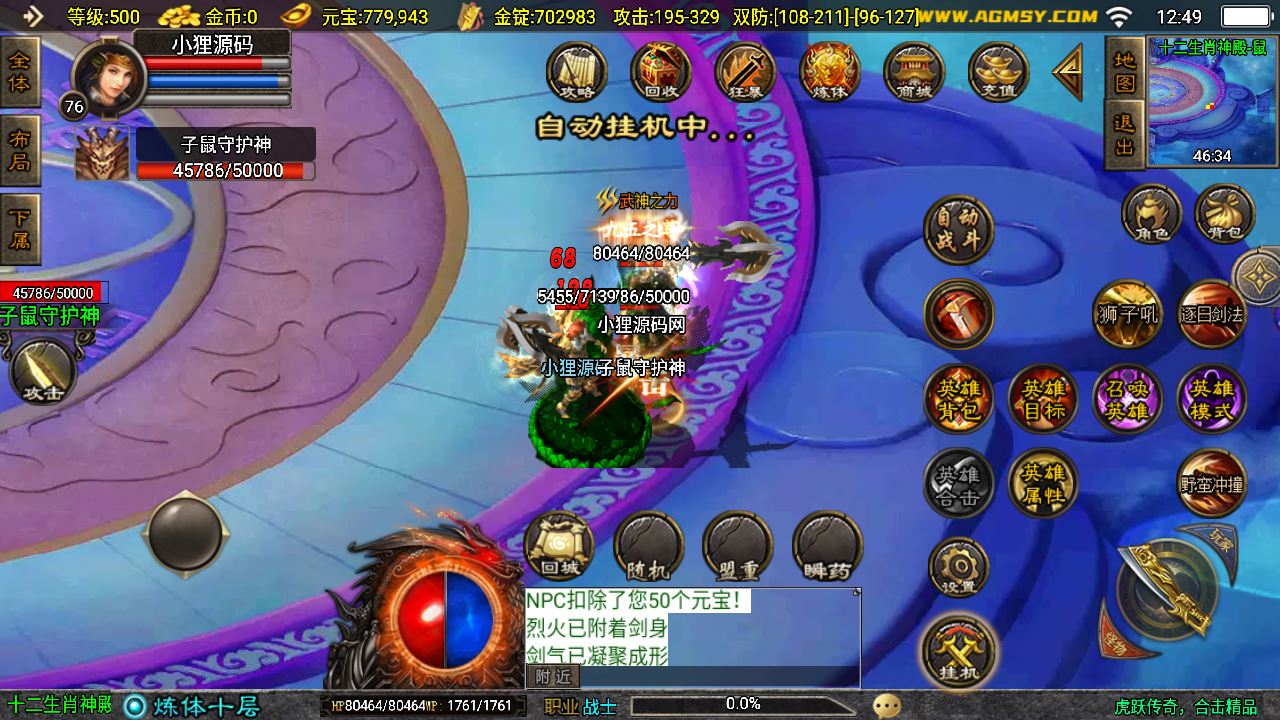Screen dimensions: 1280x720
Task: Cast the 逐日剑法 sword skill
Action: click(x=1211, y=314)
